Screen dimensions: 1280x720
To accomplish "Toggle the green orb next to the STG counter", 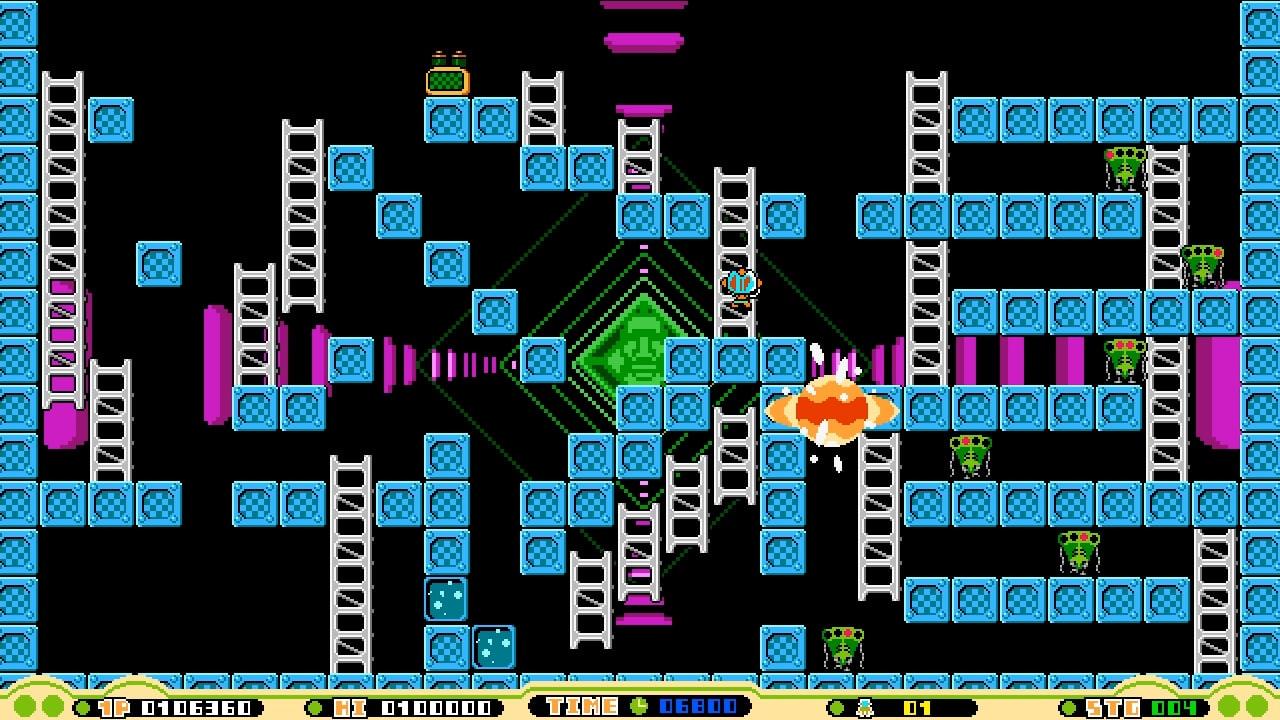I will (x=1068, y=705).
